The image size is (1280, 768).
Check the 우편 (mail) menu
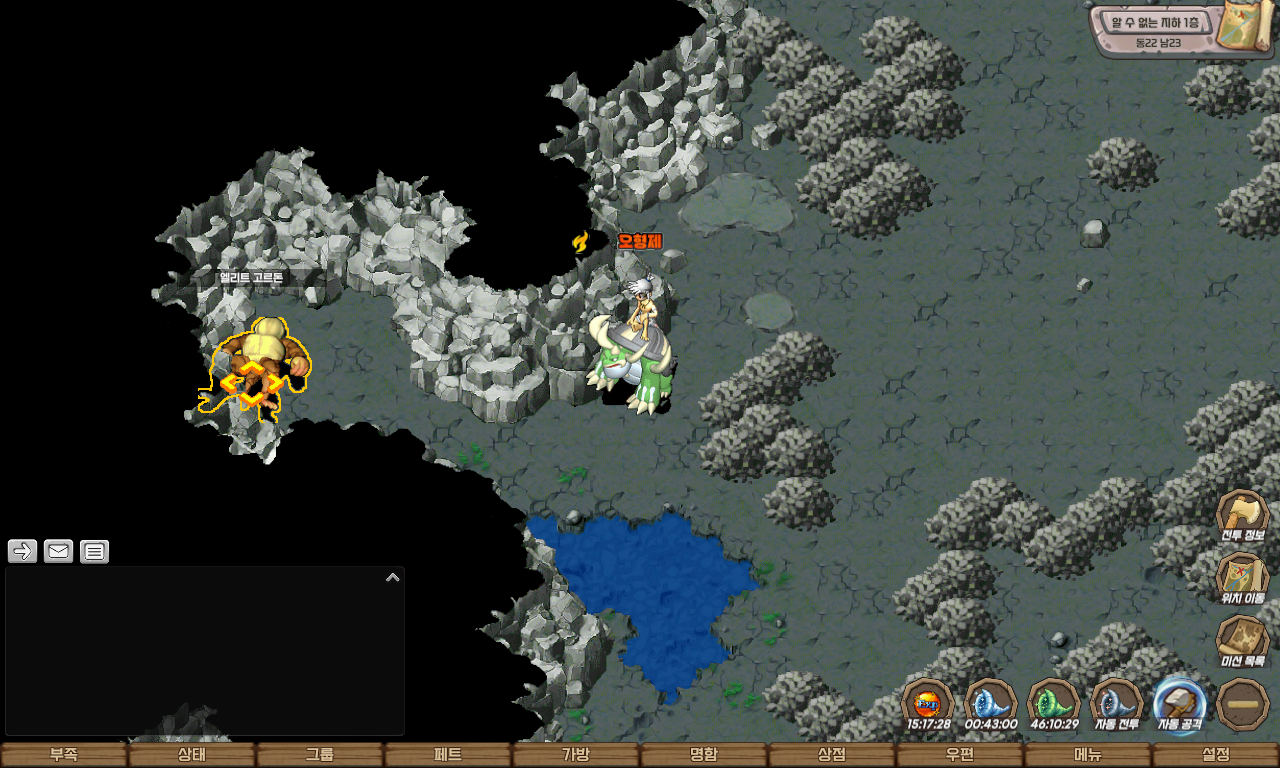click(x=960, y=755)
